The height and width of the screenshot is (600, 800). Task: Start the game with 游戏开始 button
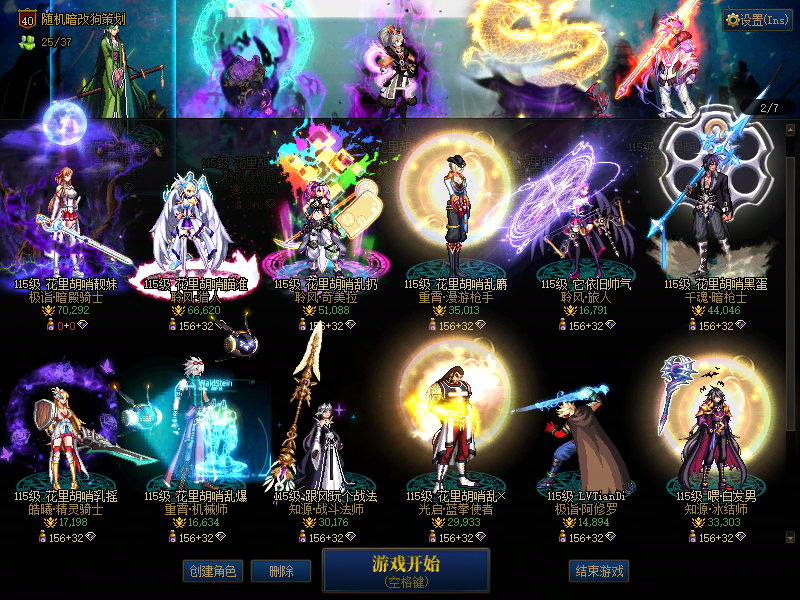406,569
